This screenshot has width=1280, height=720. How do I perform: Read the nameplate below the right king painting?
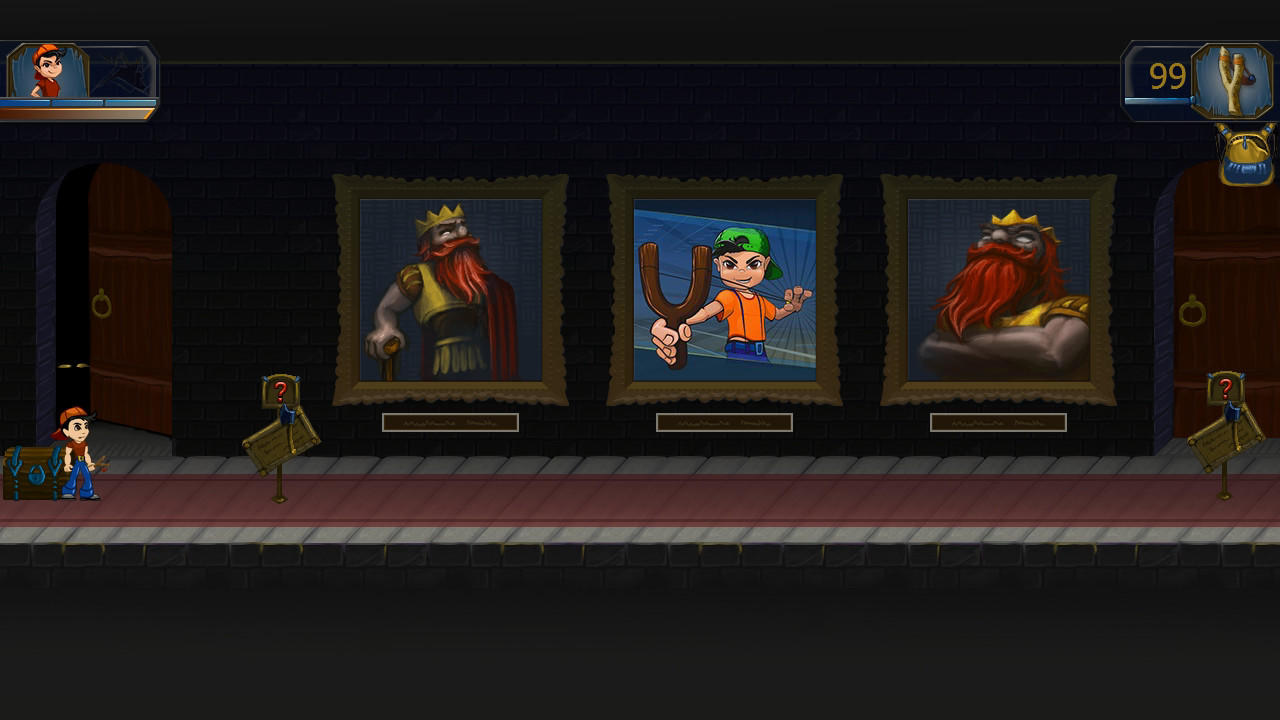coord(997,422)
